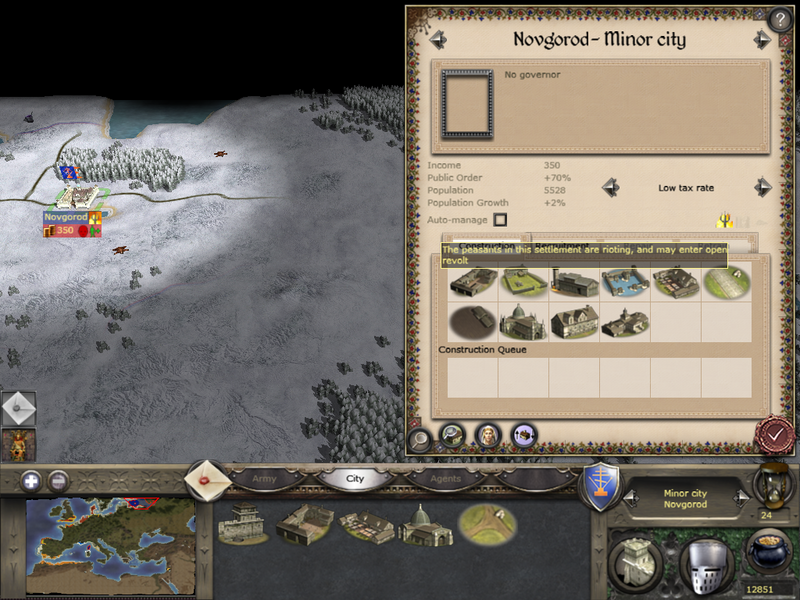Lower tax rate with left arrow
The height and width of the screenshot is (600, 800).
(607, 187)
